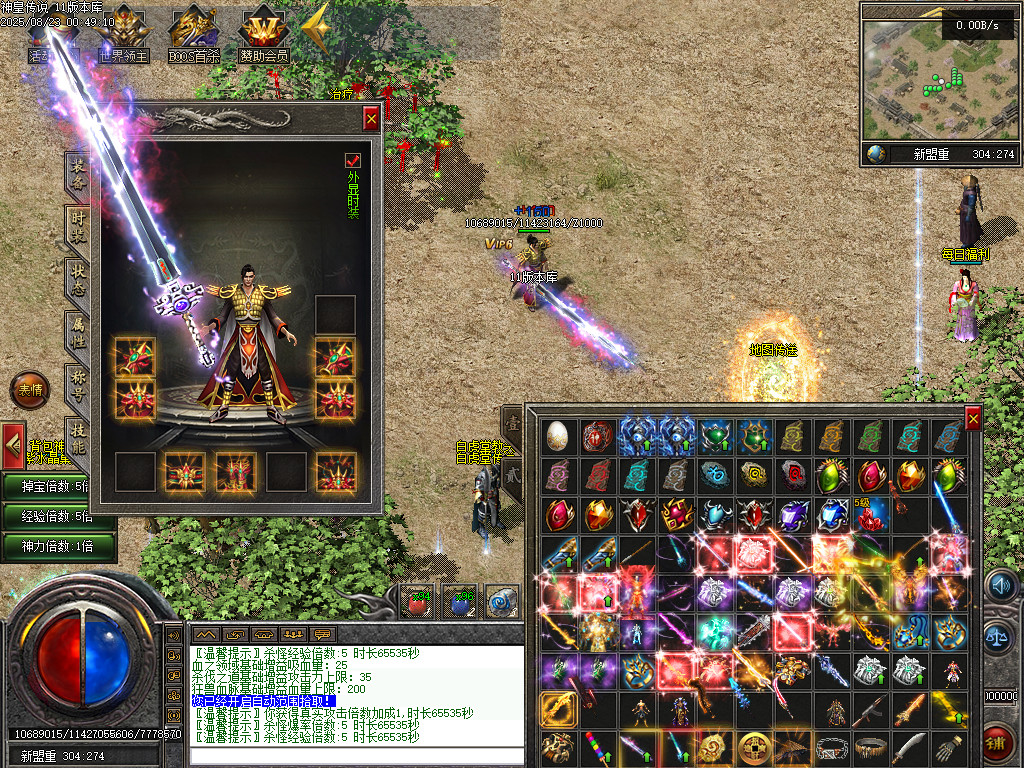This screenshot has height=768, width=1024.
Task: Focus the chat input field
Action: pyautogui.click(x=355, y=756)
